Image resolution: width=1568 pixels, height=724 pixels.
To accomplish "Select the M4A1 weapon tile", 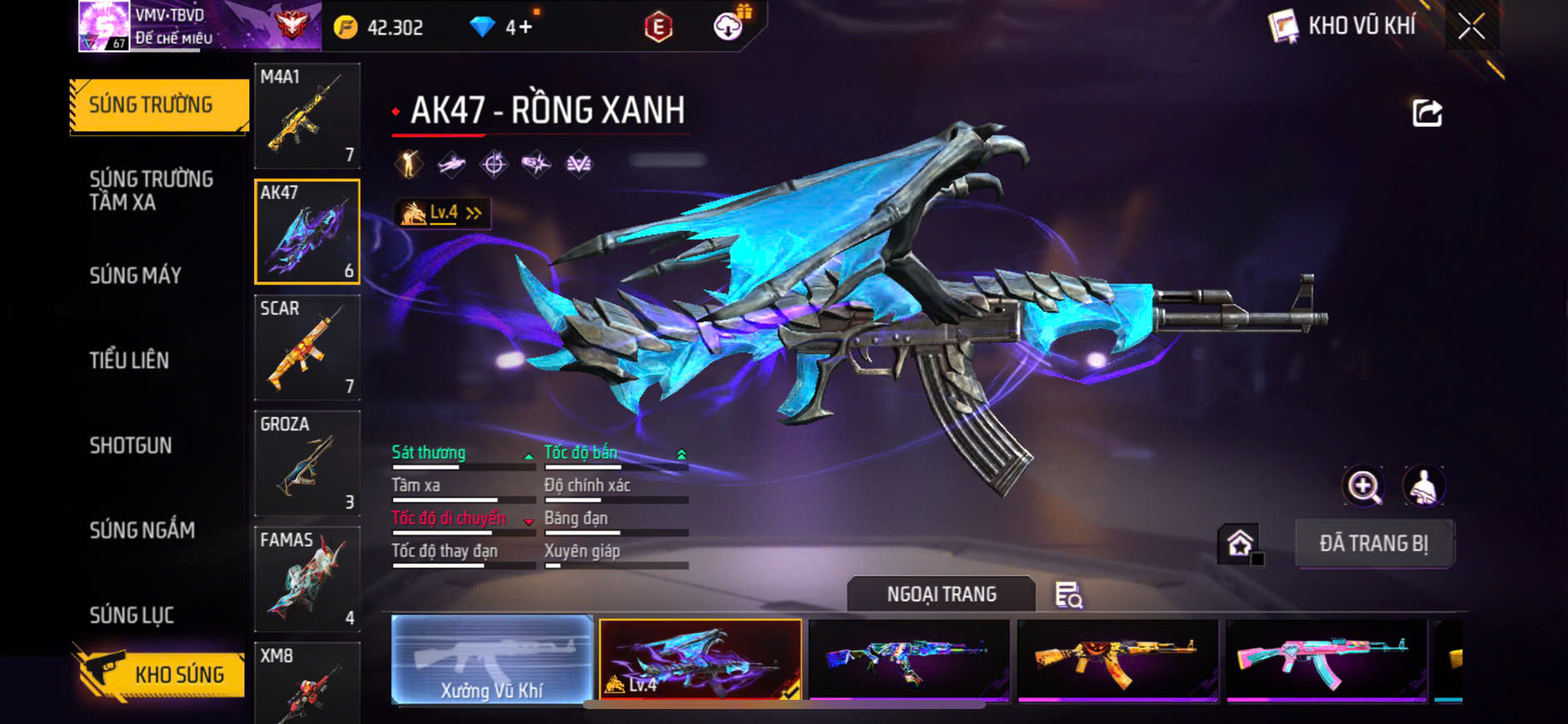I will pos(307,116).
